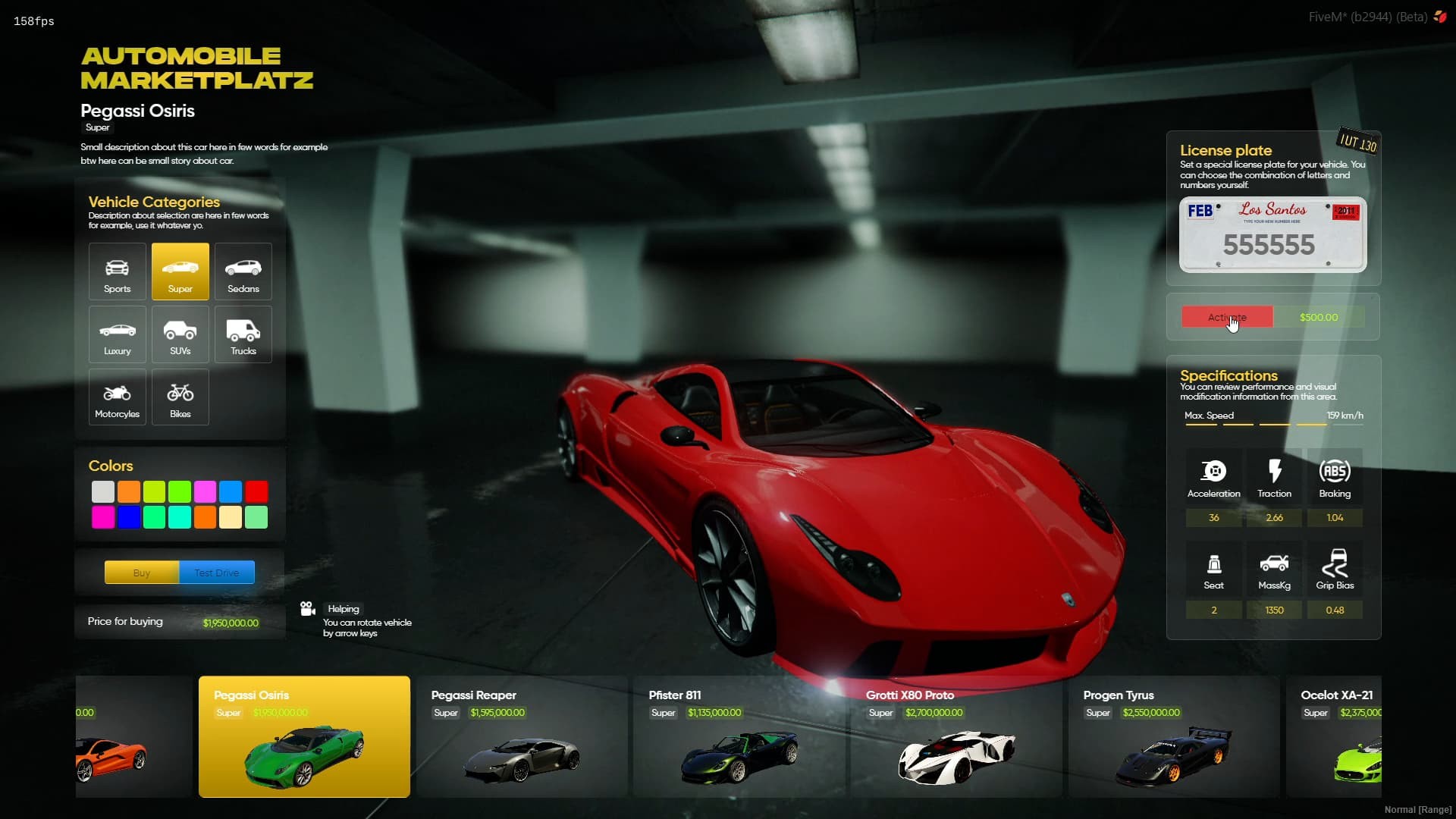The height and width of the screenshot is (819, 1456).
Task: Pick the red color swatch
Action: click(256, 491)
